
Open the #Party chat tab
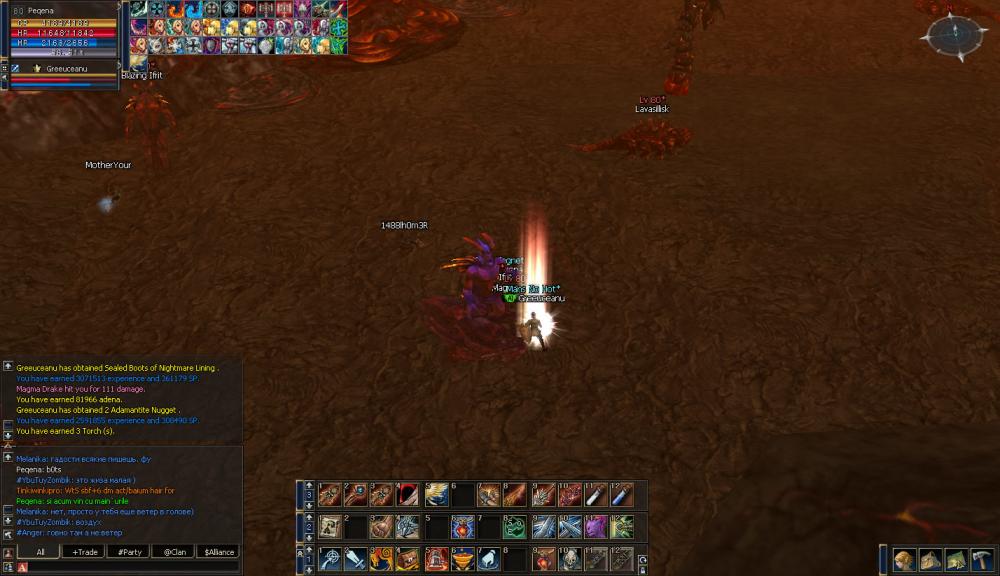point(129,552)
